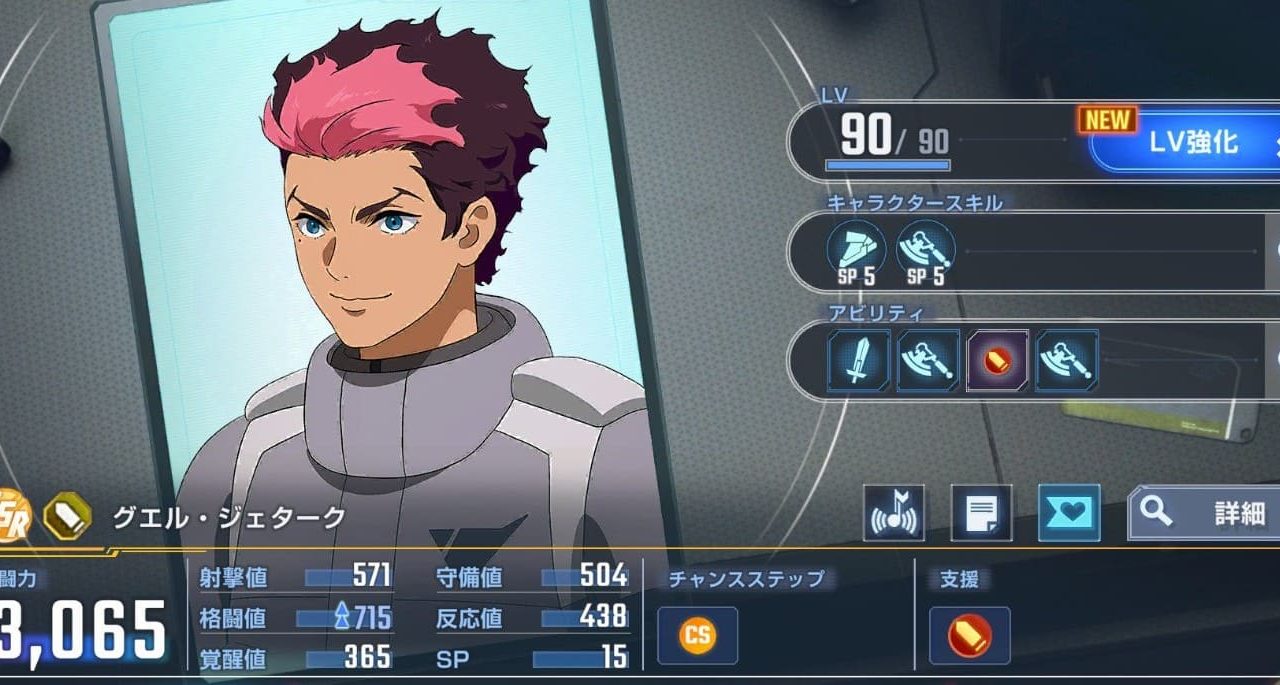1280x685 pixels.
Task: Select the axe character skill with SP 5
Action: pyautogui.click(x=925, y=251)
